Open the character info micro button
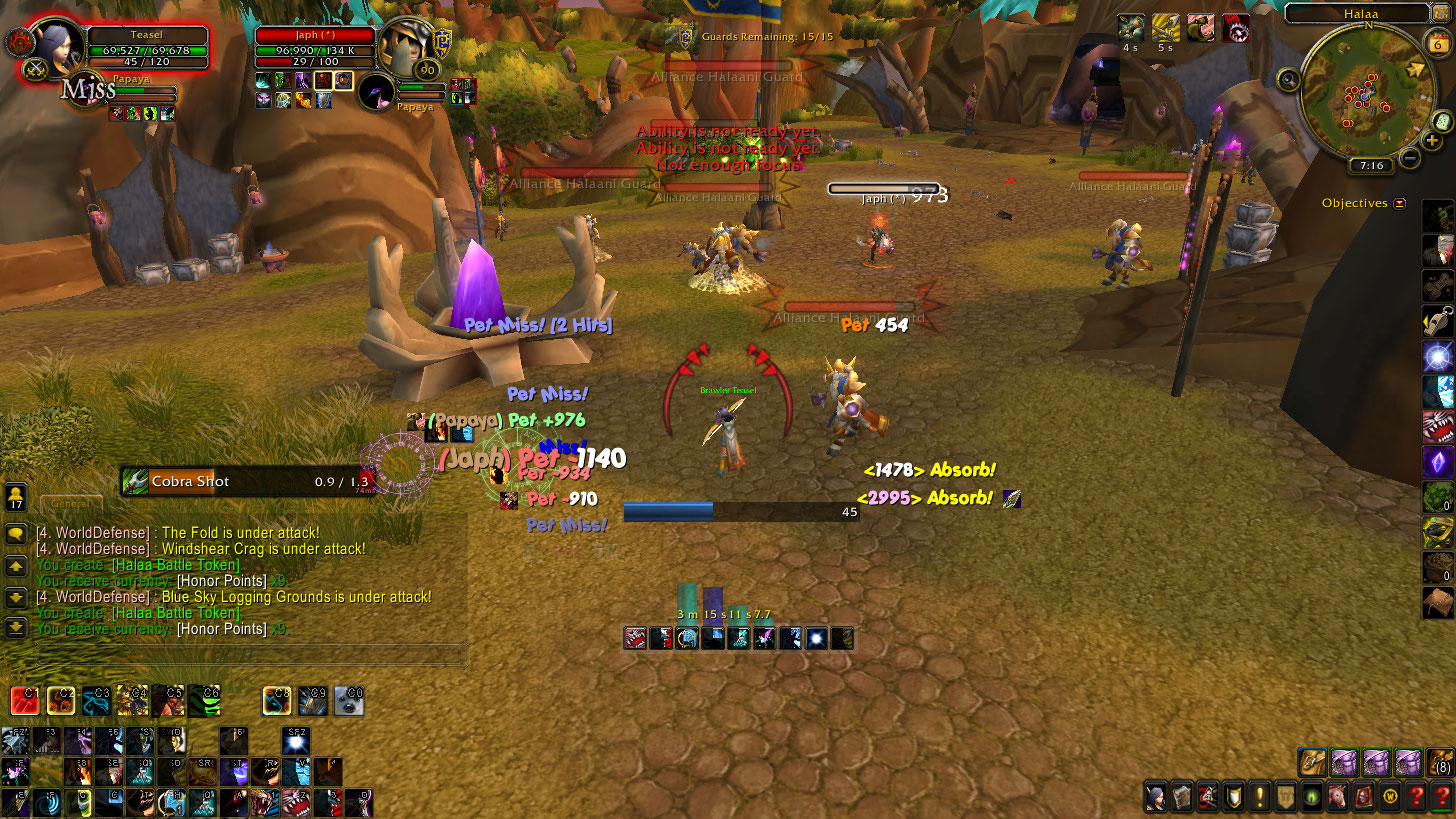Screen dimensions: 1456x819 (1156, 796)
